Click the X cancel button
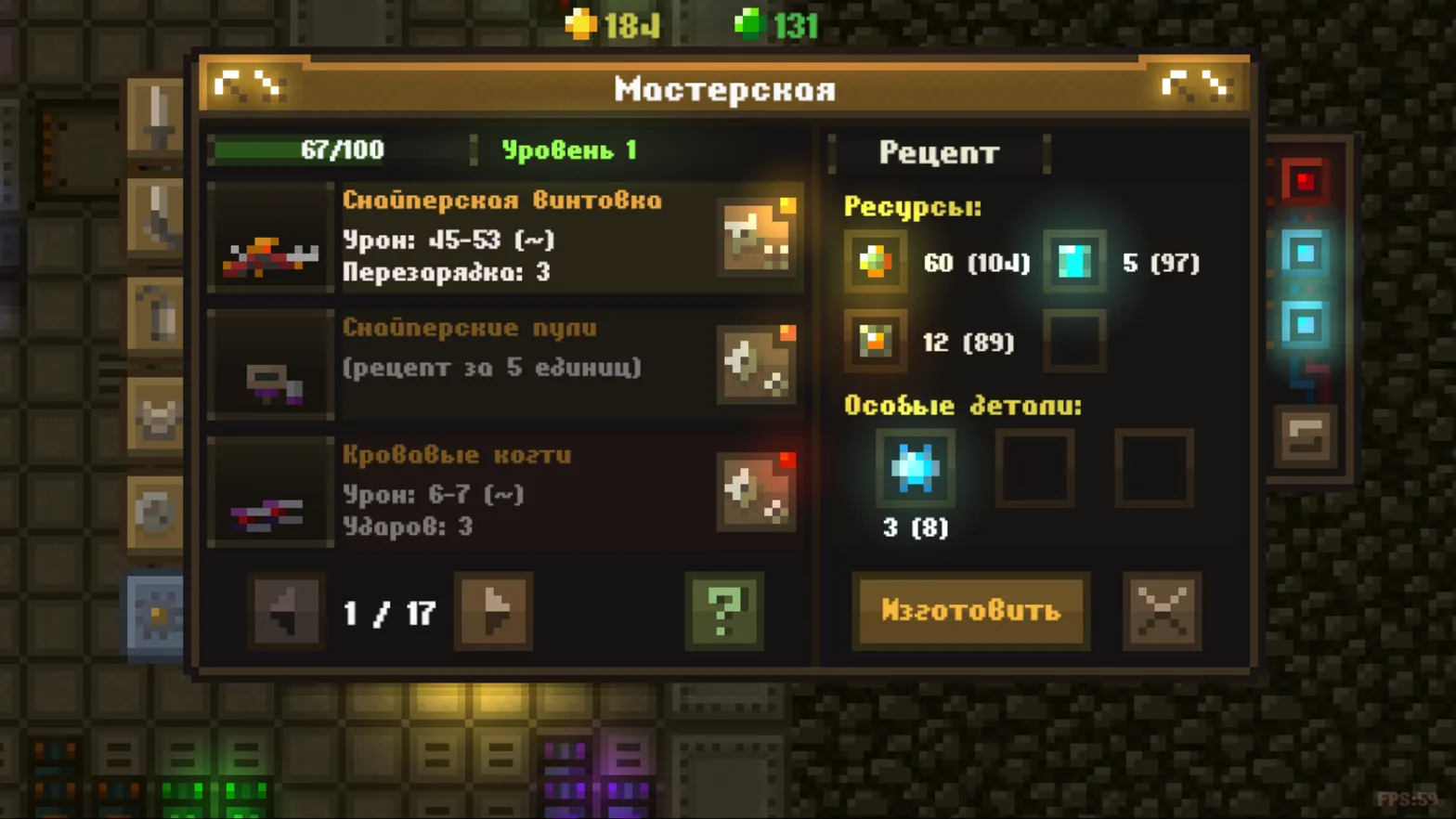This screenshot has width=1456, height=819. point(1162,612)
